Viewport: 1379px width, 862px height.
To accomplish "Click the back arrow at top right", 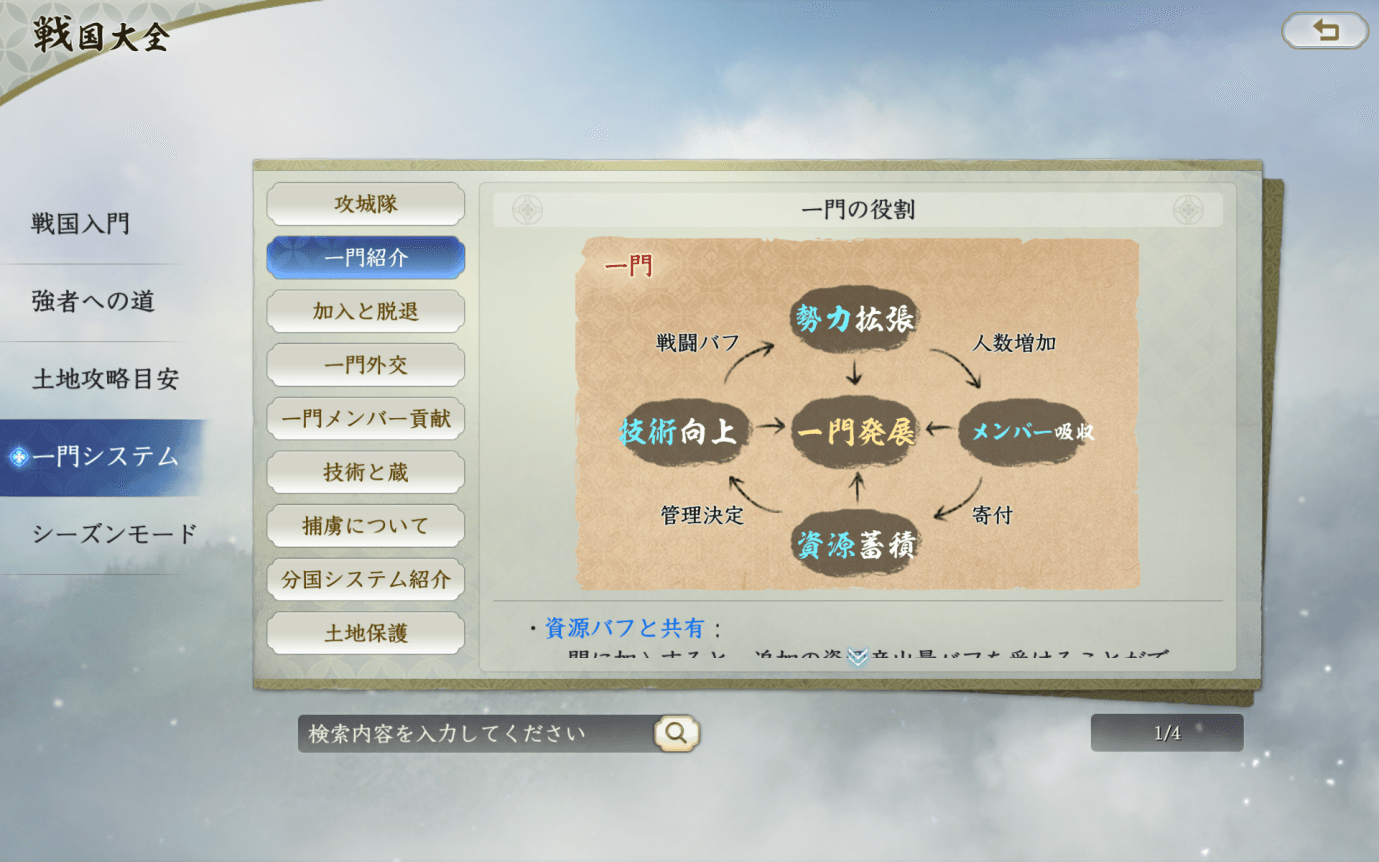I will (1324, 31).
